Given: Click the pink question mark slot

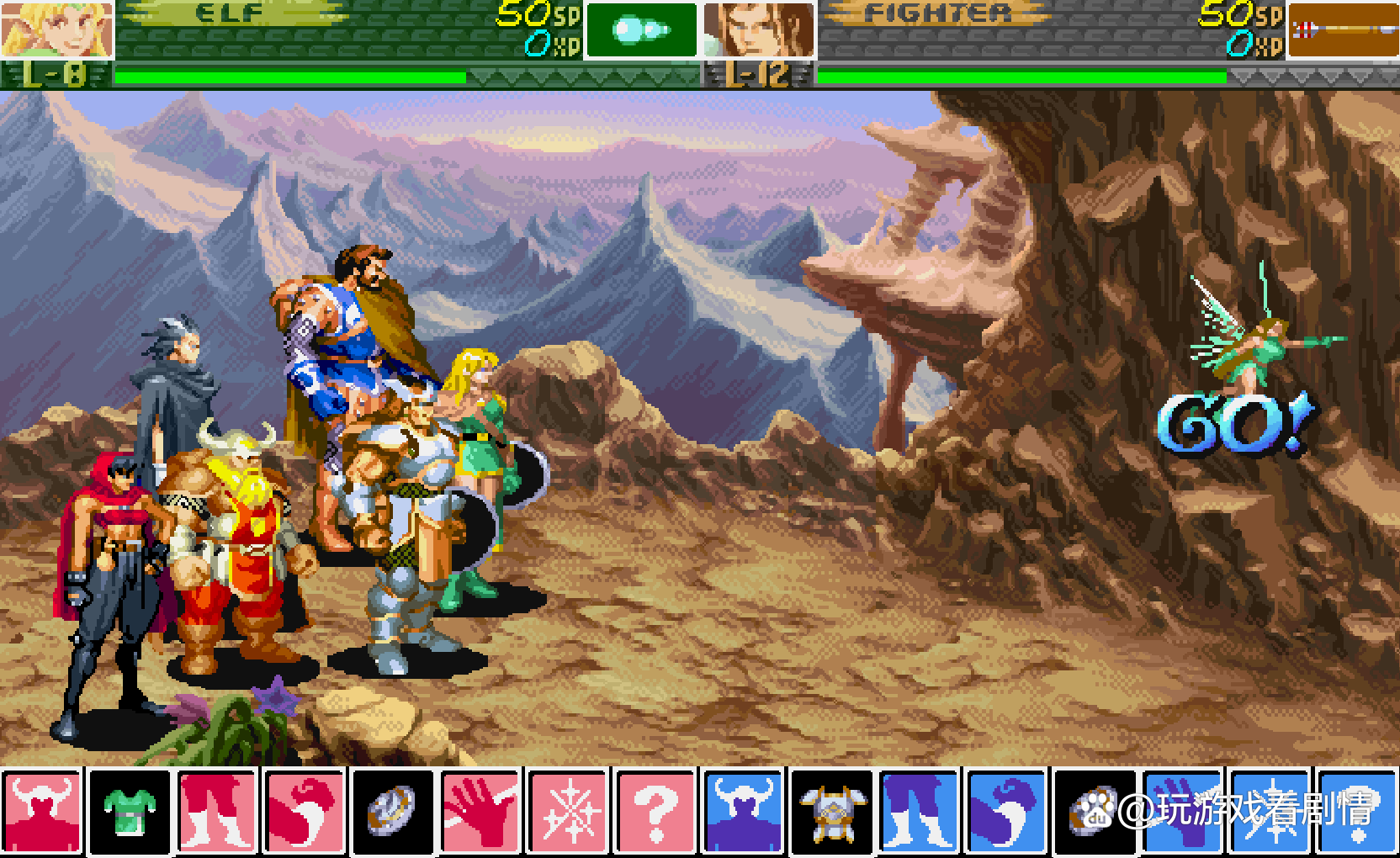Looking at the screenshot, I should point(655,811).
